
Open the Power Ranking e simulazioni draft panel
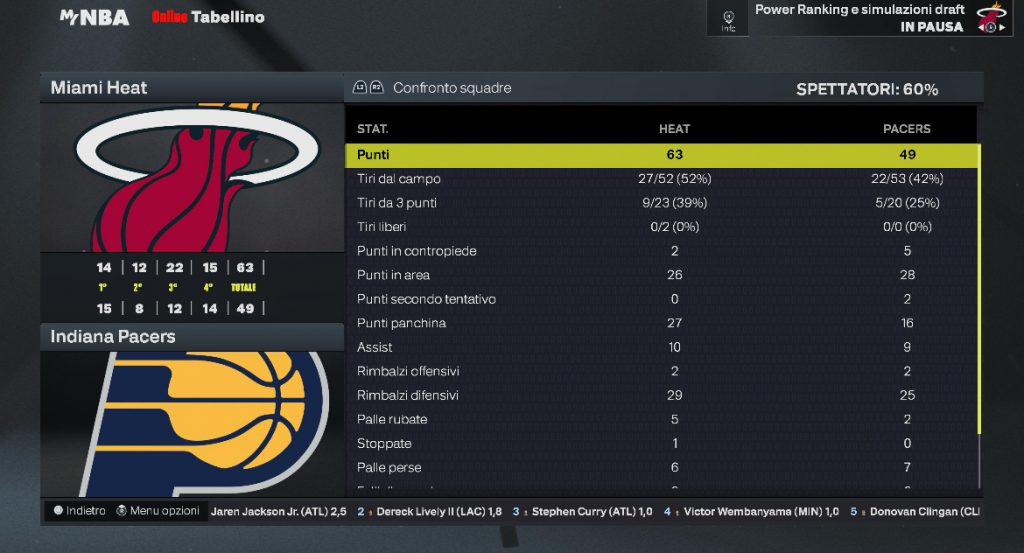(859, 18)
